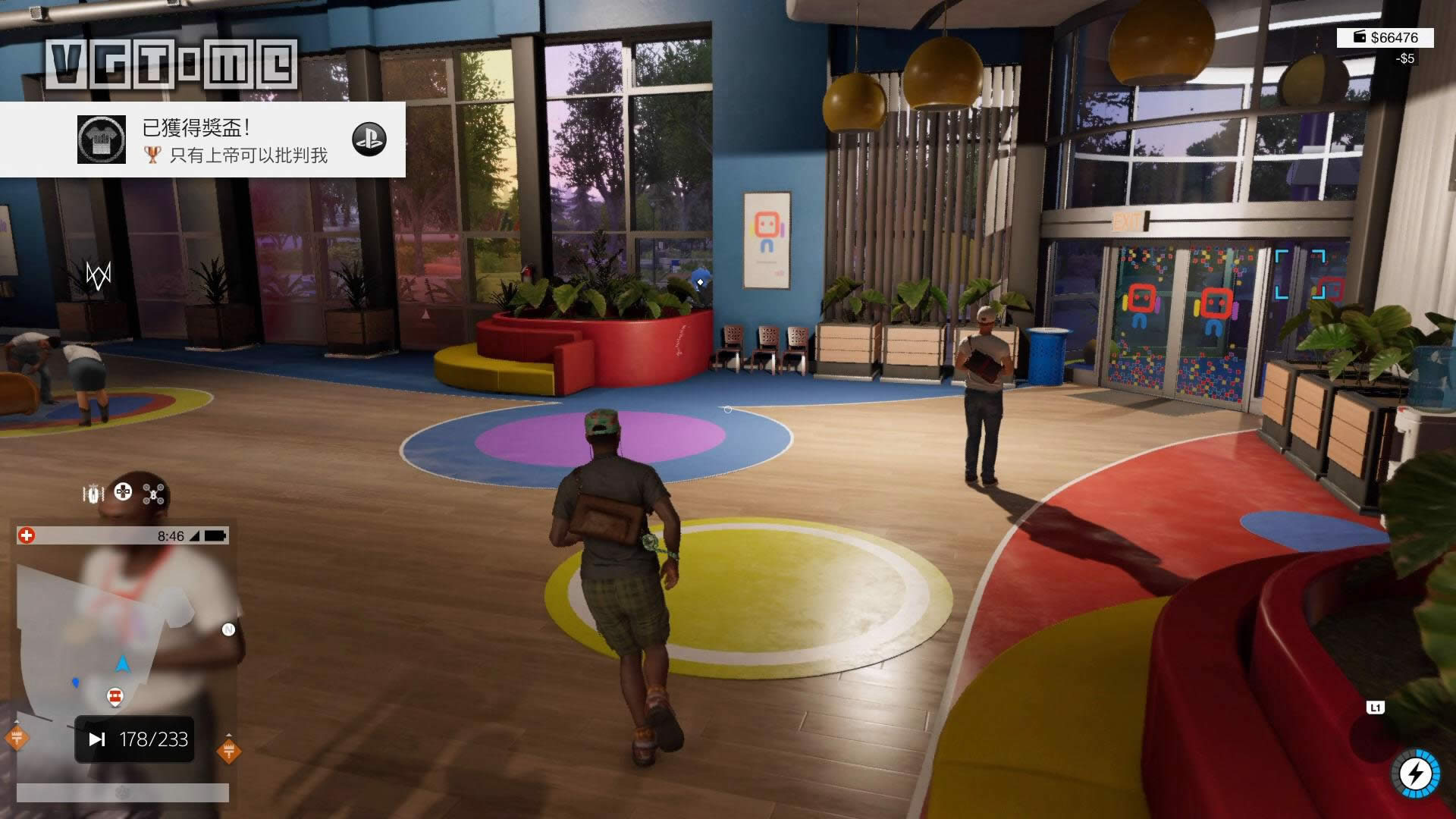Click the north compass indicator on minimap

(228, 629)
